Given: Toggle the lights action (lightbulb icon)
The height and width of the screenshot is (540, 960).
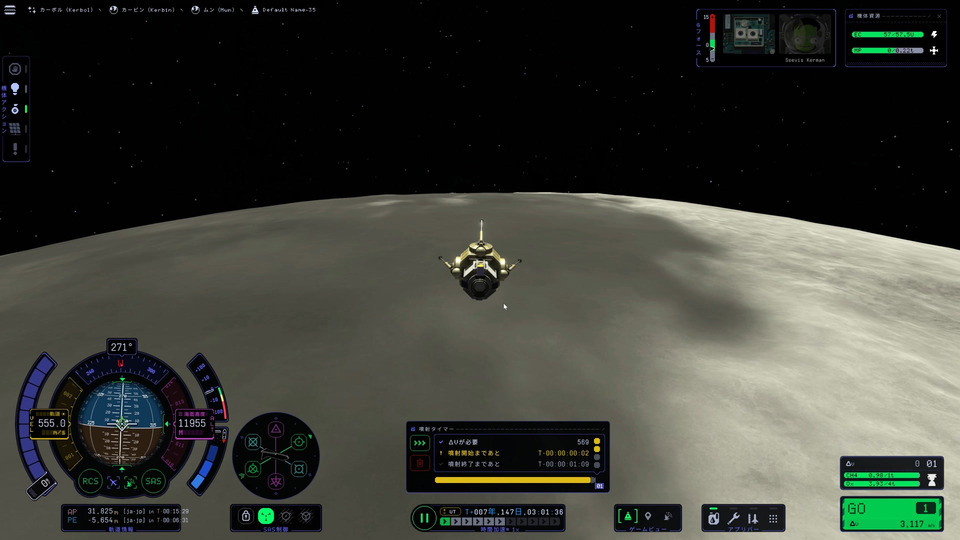Looking at the screenshot, I should [15, 88].
